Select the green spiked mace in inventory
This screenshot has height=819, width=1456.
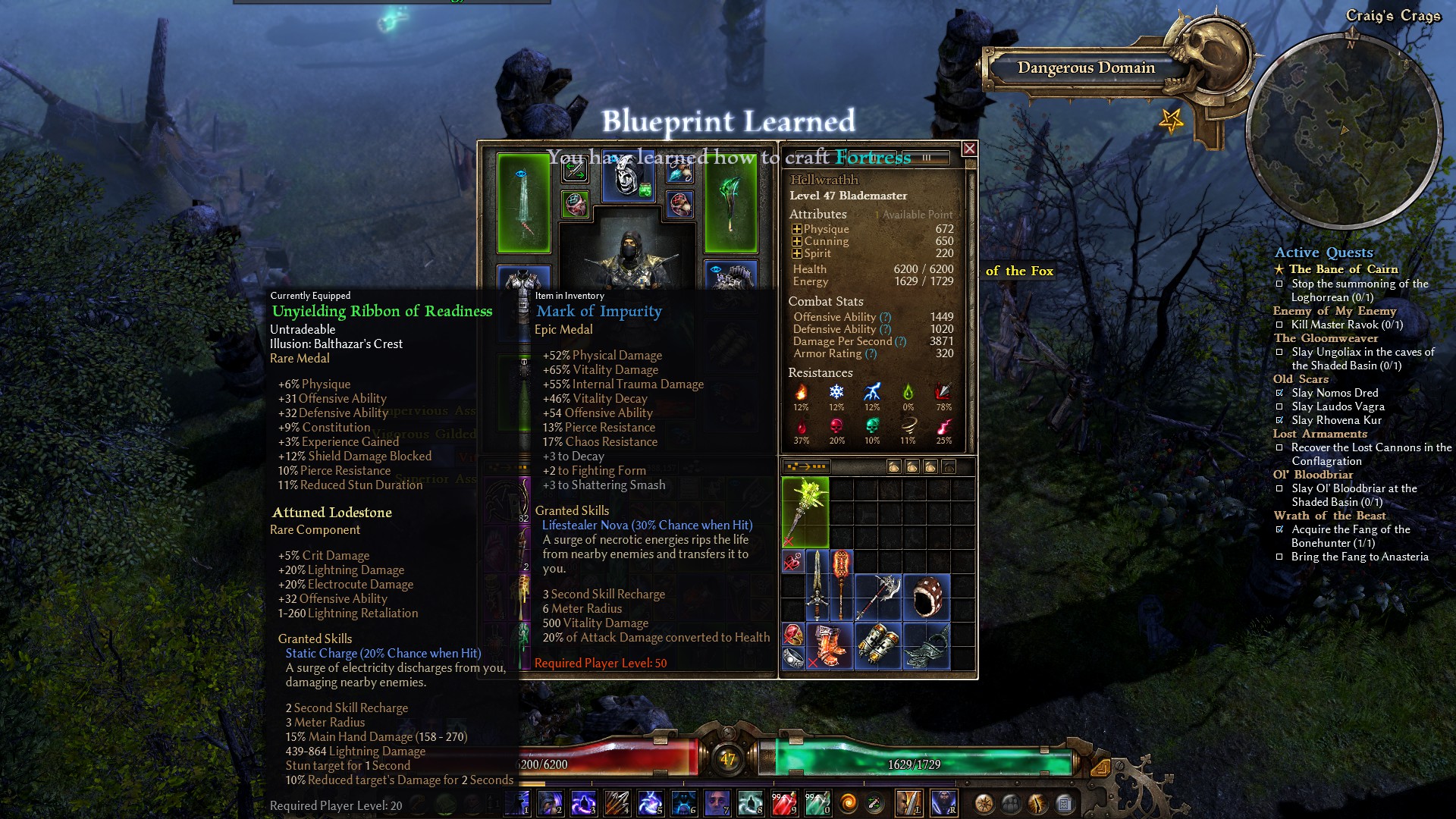tap(805, 511)
